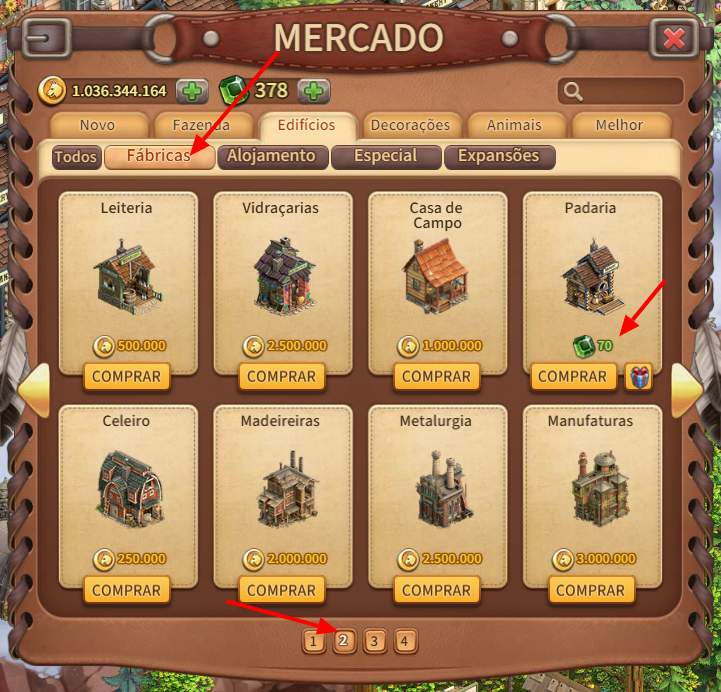The height and width of the screenshot is (692, 721).
Task: Select the Alojamento subcategory
Action: click(271, 156)
